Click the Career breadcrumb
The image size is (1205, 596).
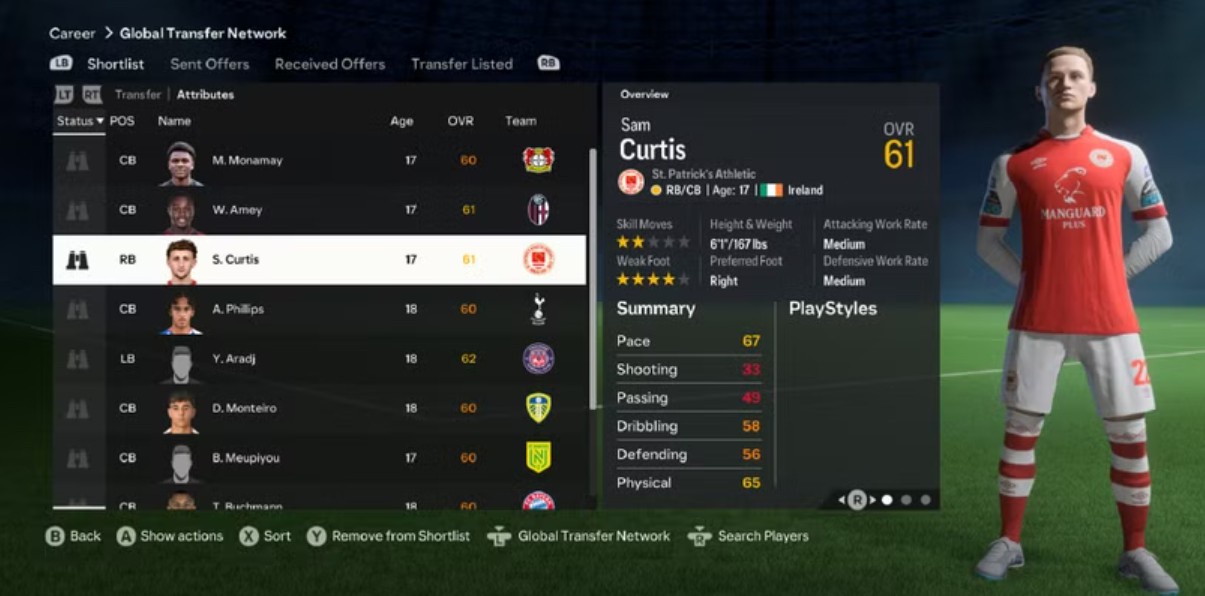click(x=72, y=33)
